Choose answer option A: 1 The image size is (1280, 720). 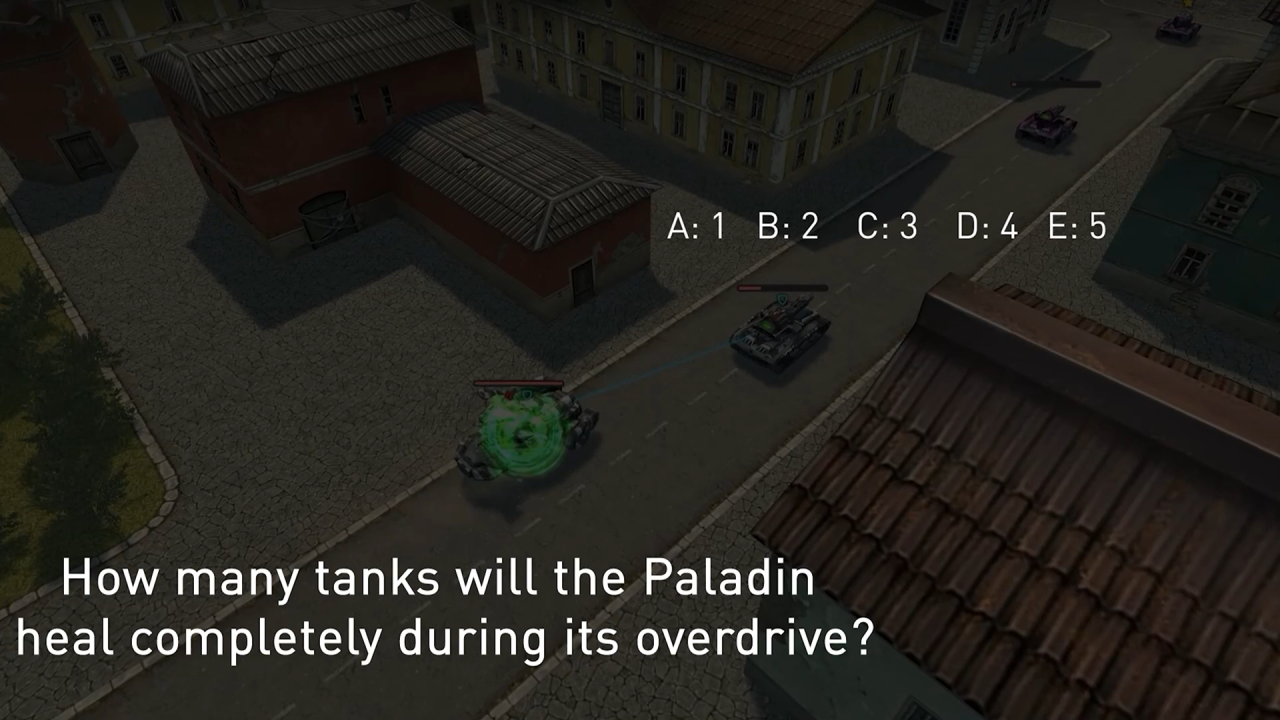(x=696, y=227)
